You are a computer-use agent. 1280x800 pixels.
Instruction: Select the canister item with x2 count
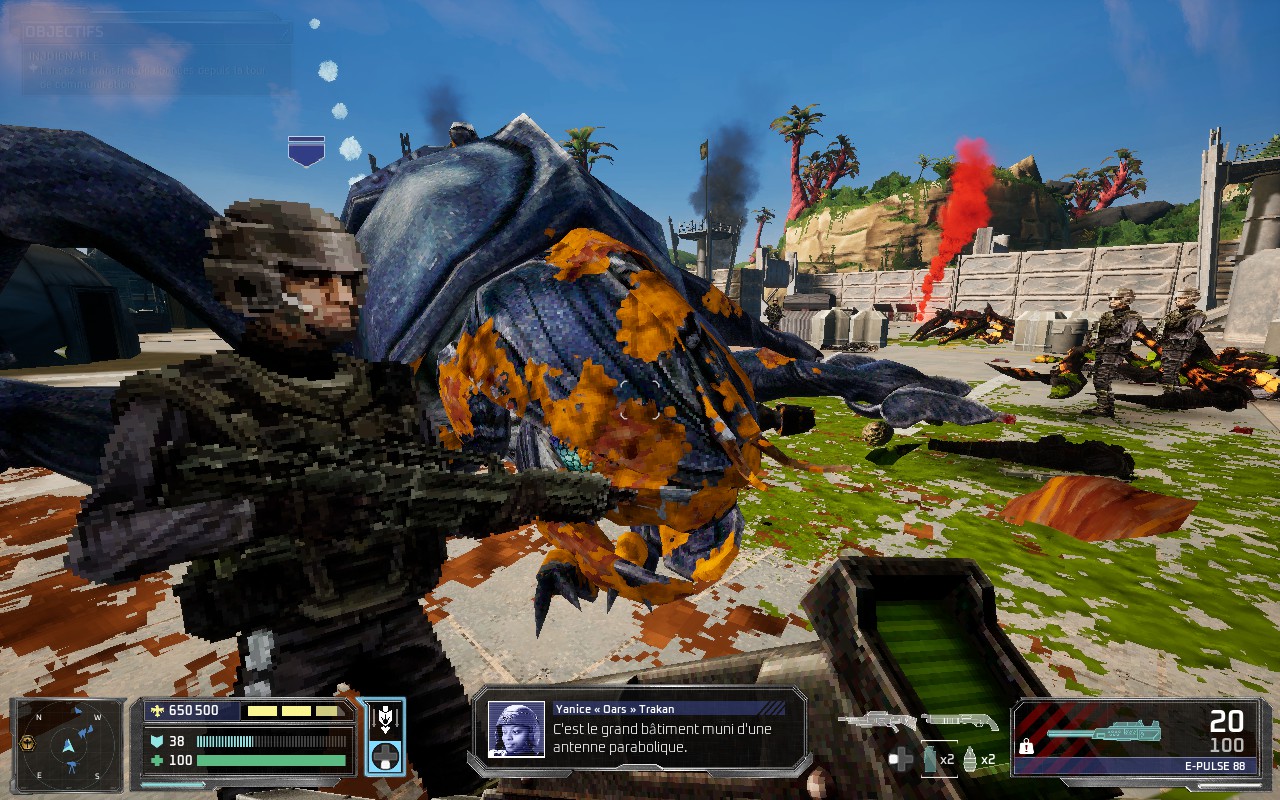click(x=928, y=759)
